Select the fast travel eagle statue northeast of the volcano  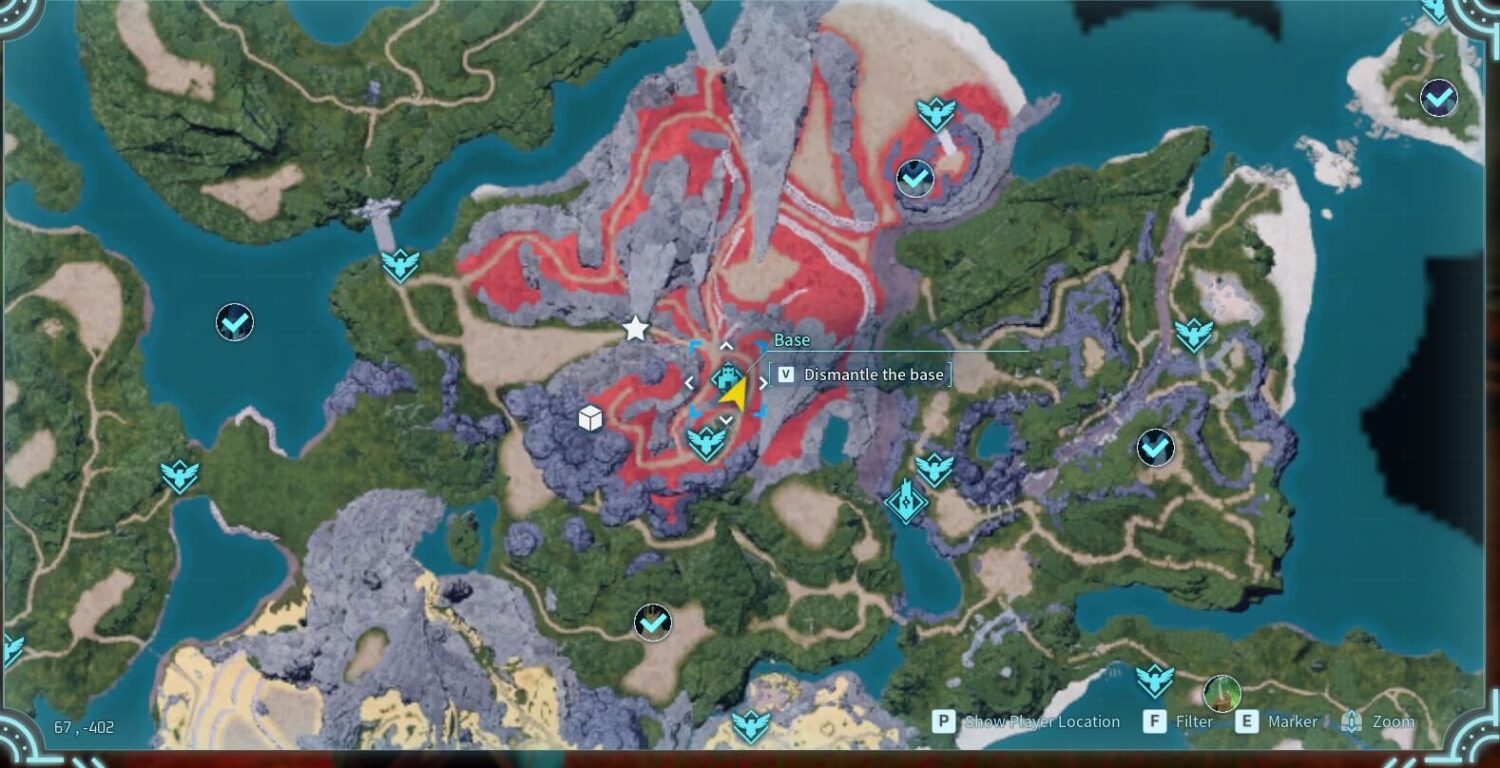coord(935,110)
